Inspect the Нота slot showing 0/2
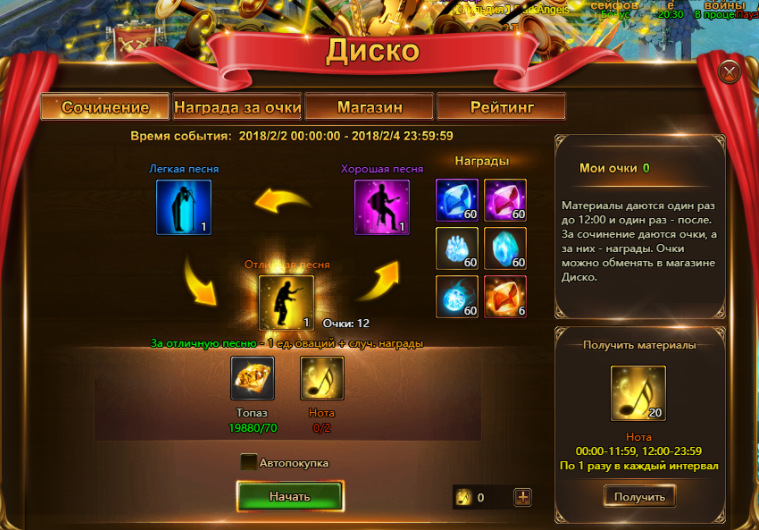759x530 pixels. coord(322,379)
